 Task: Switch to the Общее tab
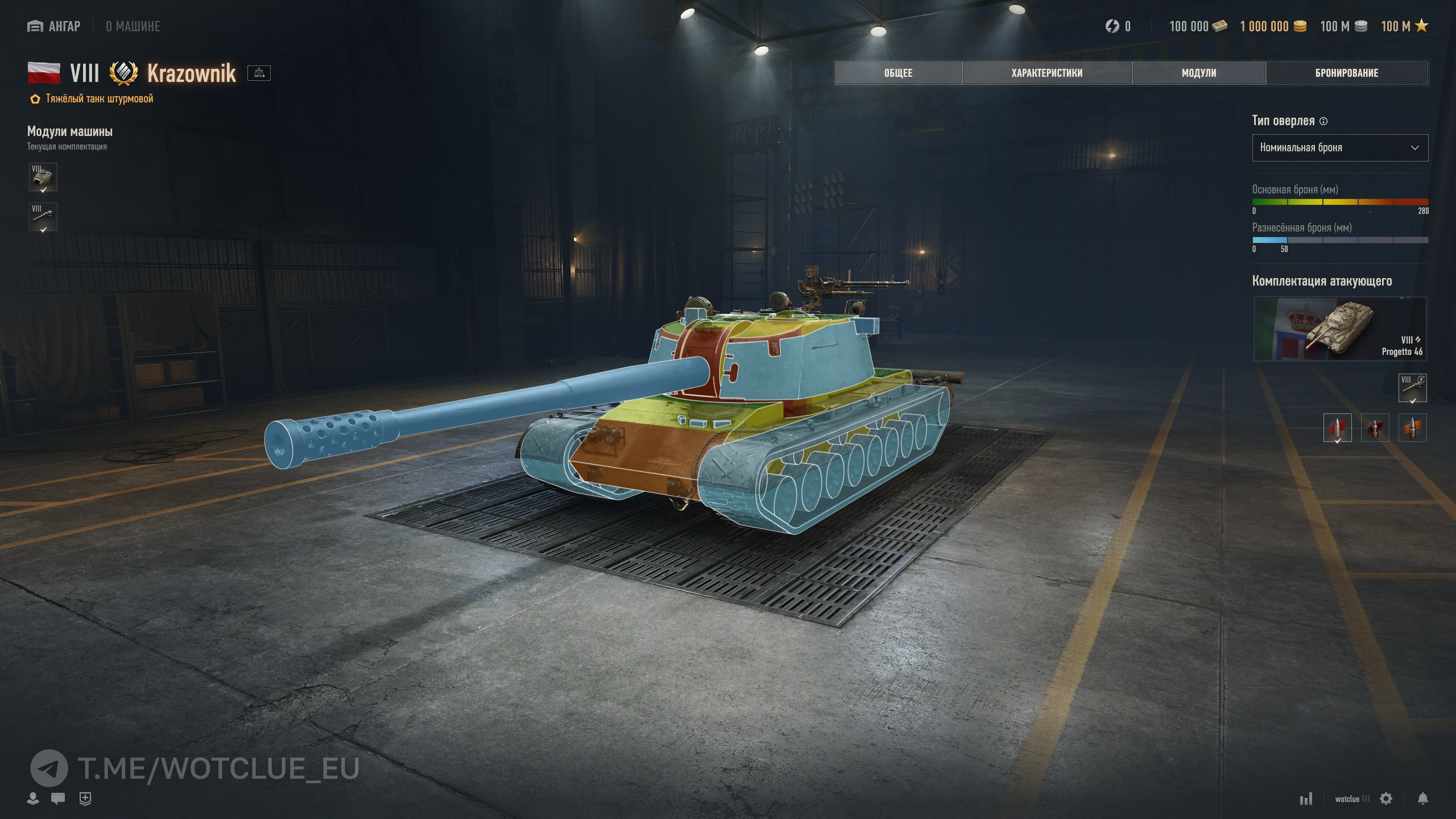click(898, 73)
